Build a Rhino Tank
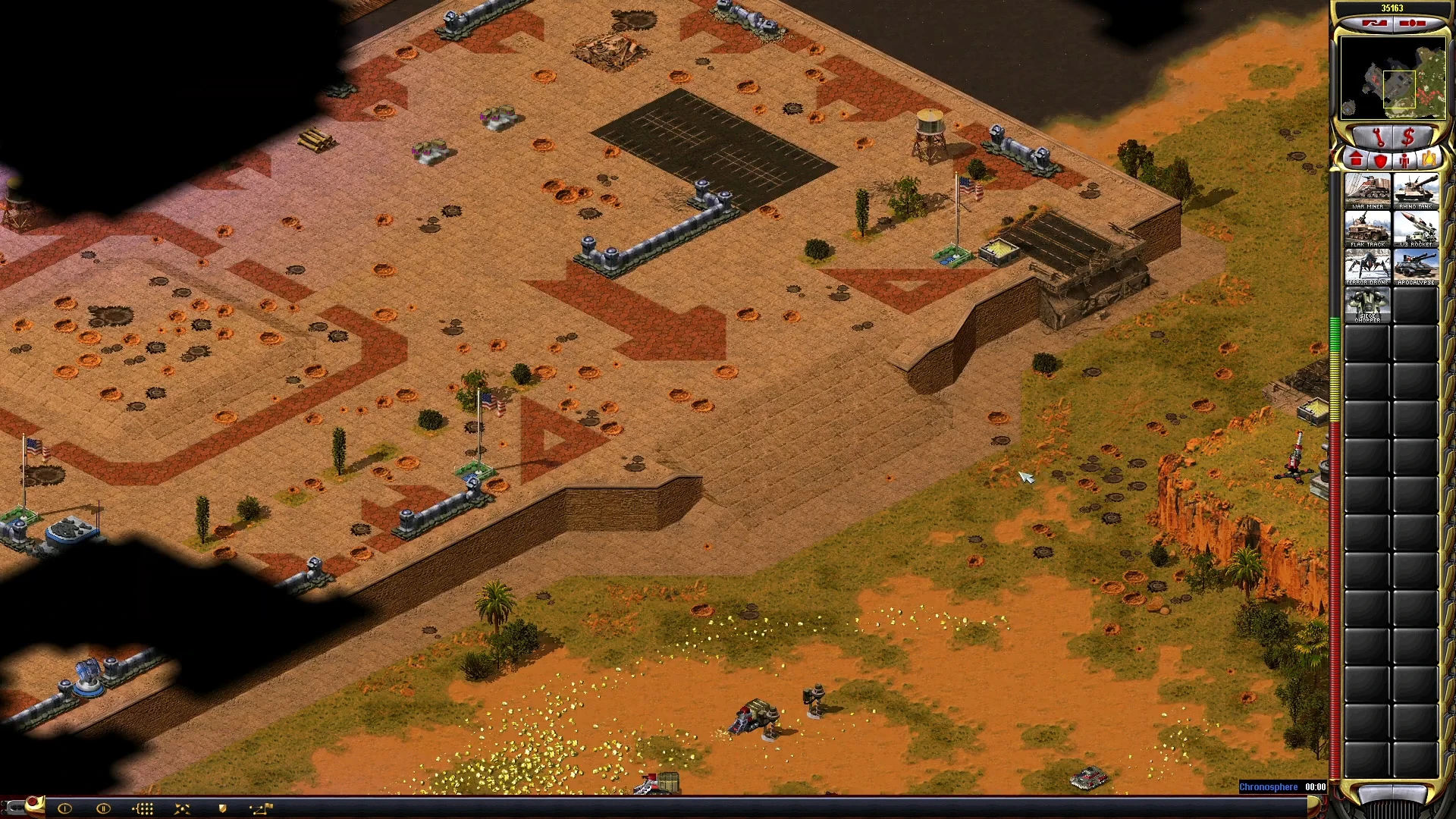Viewport: 1456px width, 819px height. 1415,190
